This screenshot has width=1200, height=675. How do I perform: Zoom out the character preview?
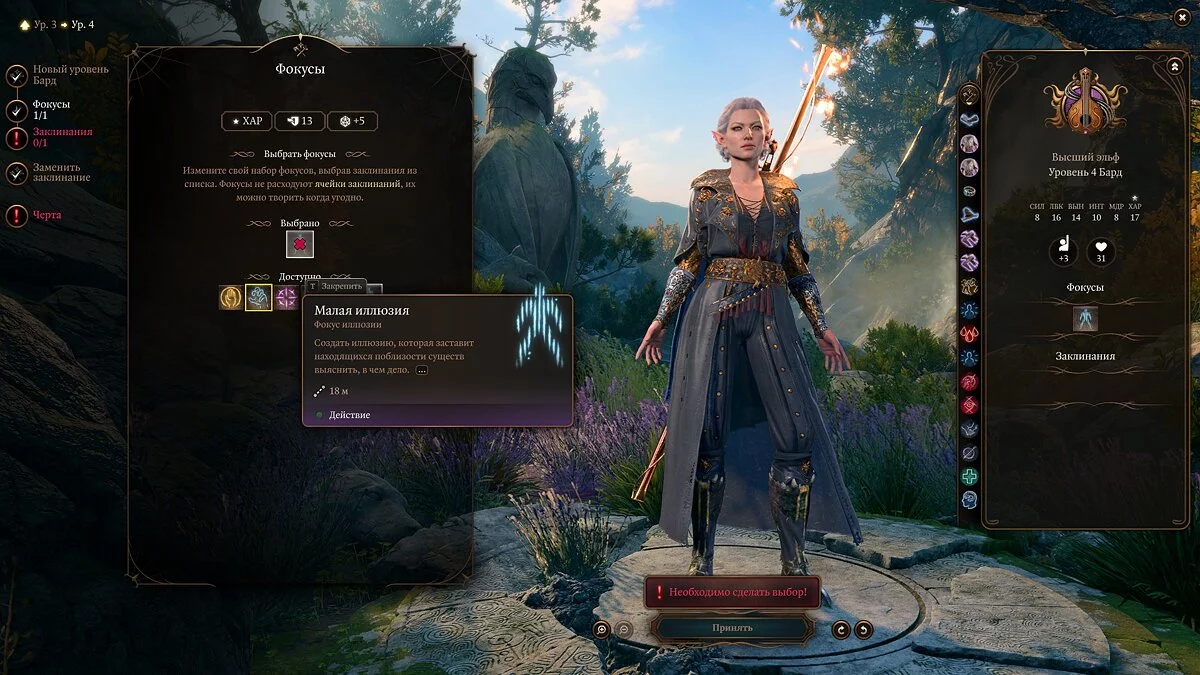click(x=623, y=629)
